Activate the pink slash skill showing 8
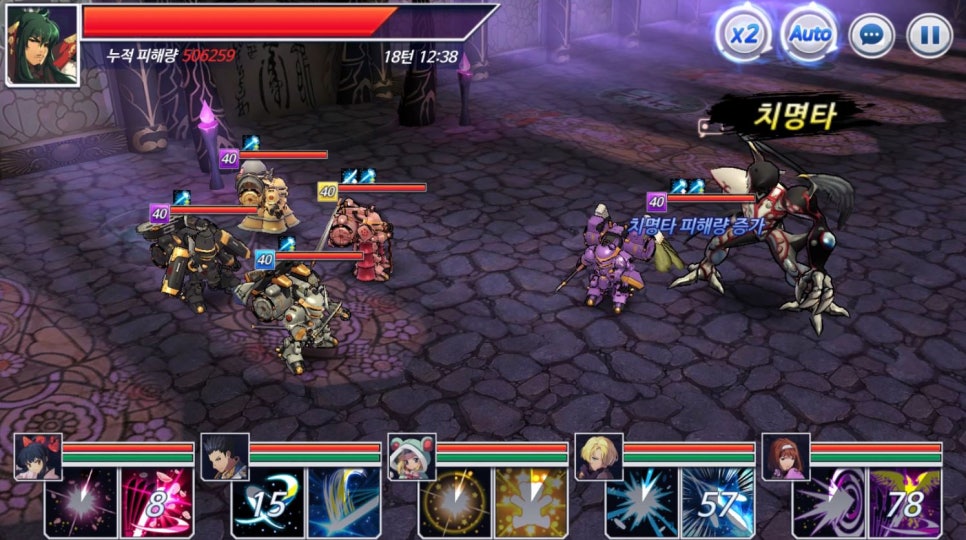This screenshot has height=540, width=966. (x=157, y=503)
